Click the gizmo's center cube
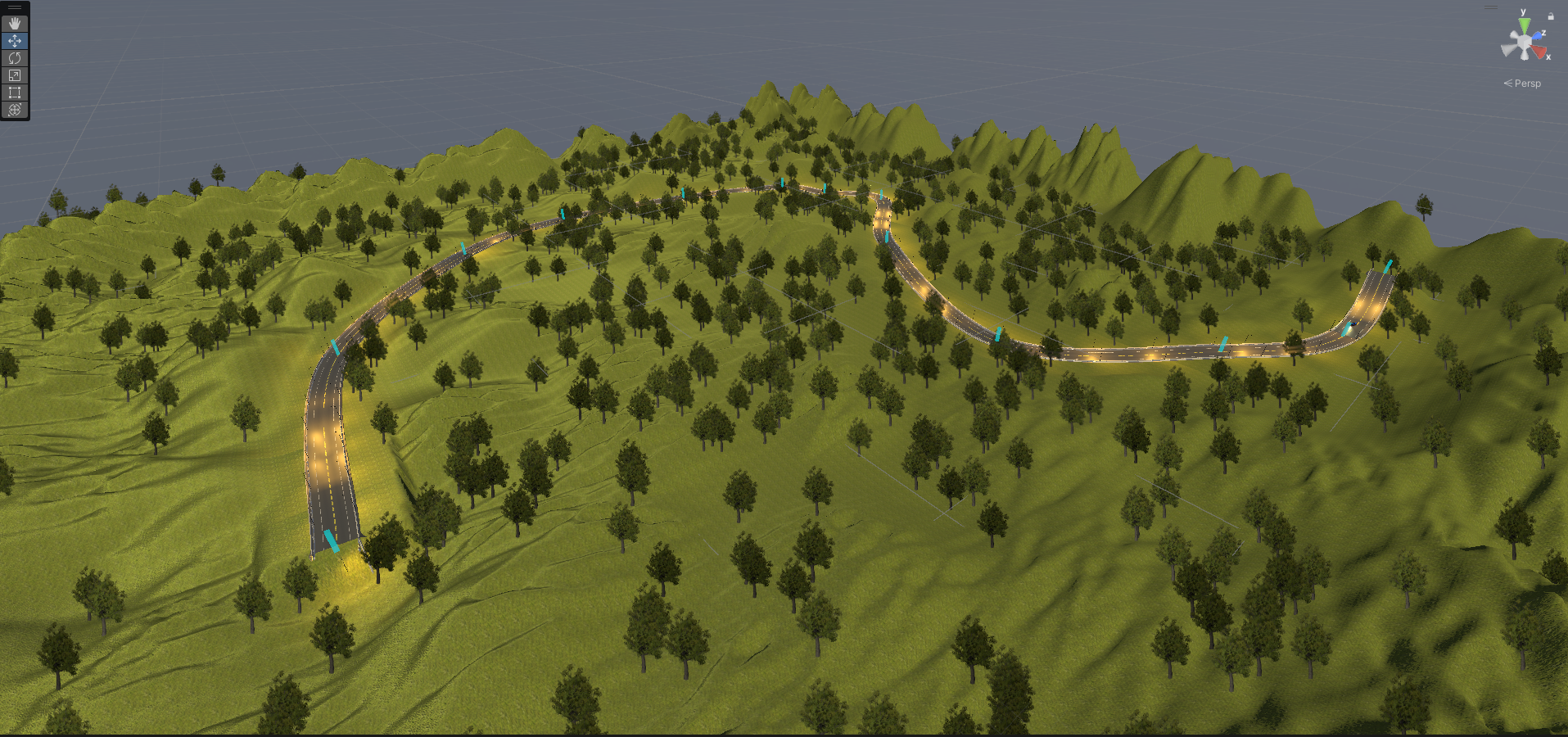 [x=1524, y=42]
